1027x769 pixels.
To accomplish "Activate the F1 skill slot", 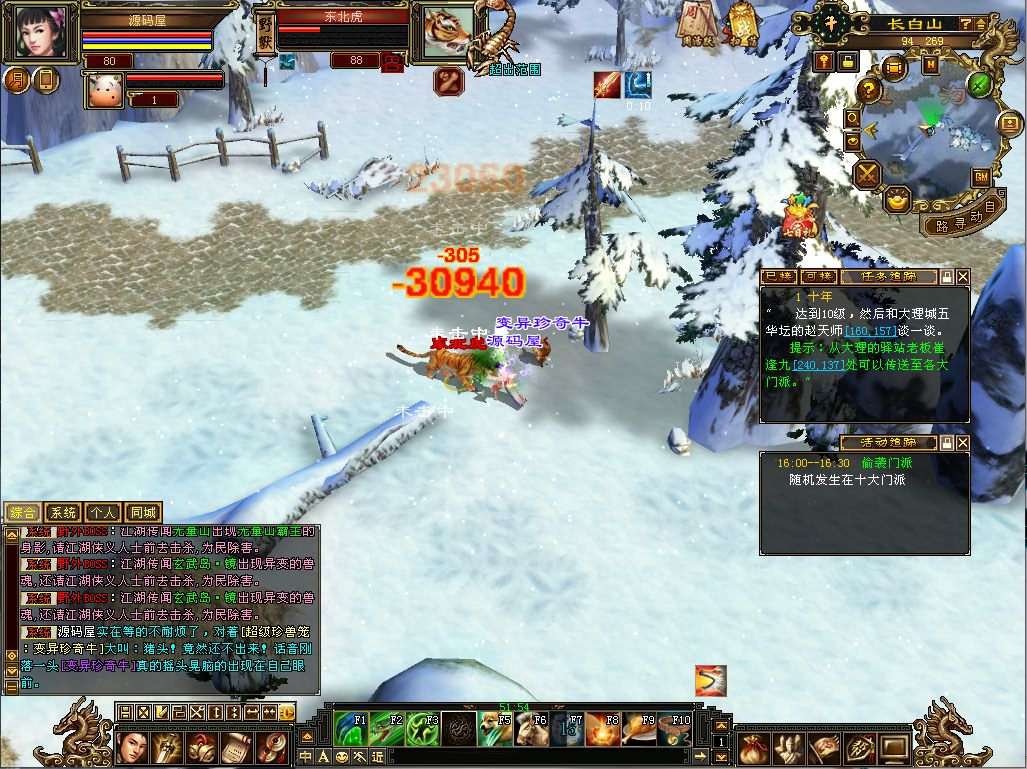I will (350, 728).
